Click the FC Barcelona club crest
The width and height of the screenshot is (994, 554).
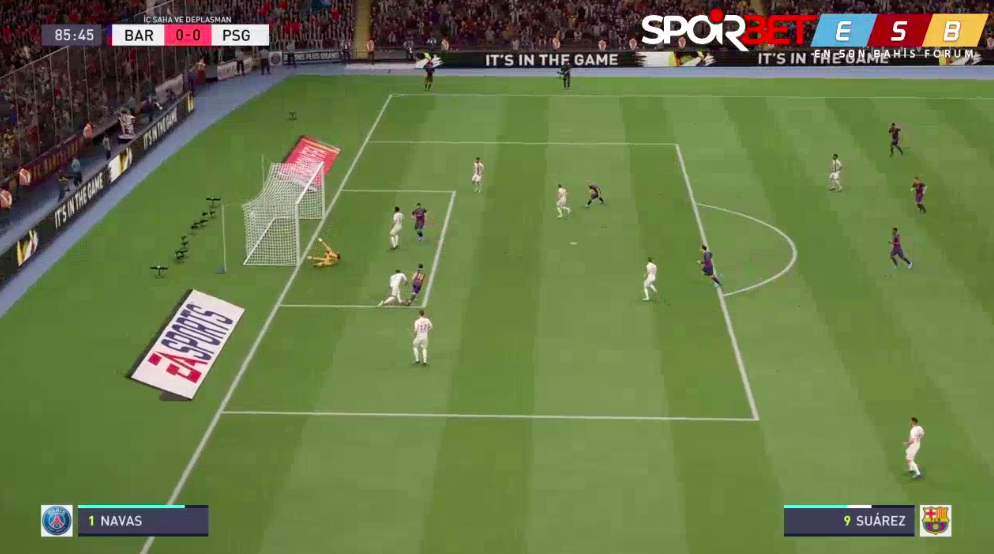(x=935, y=520)
